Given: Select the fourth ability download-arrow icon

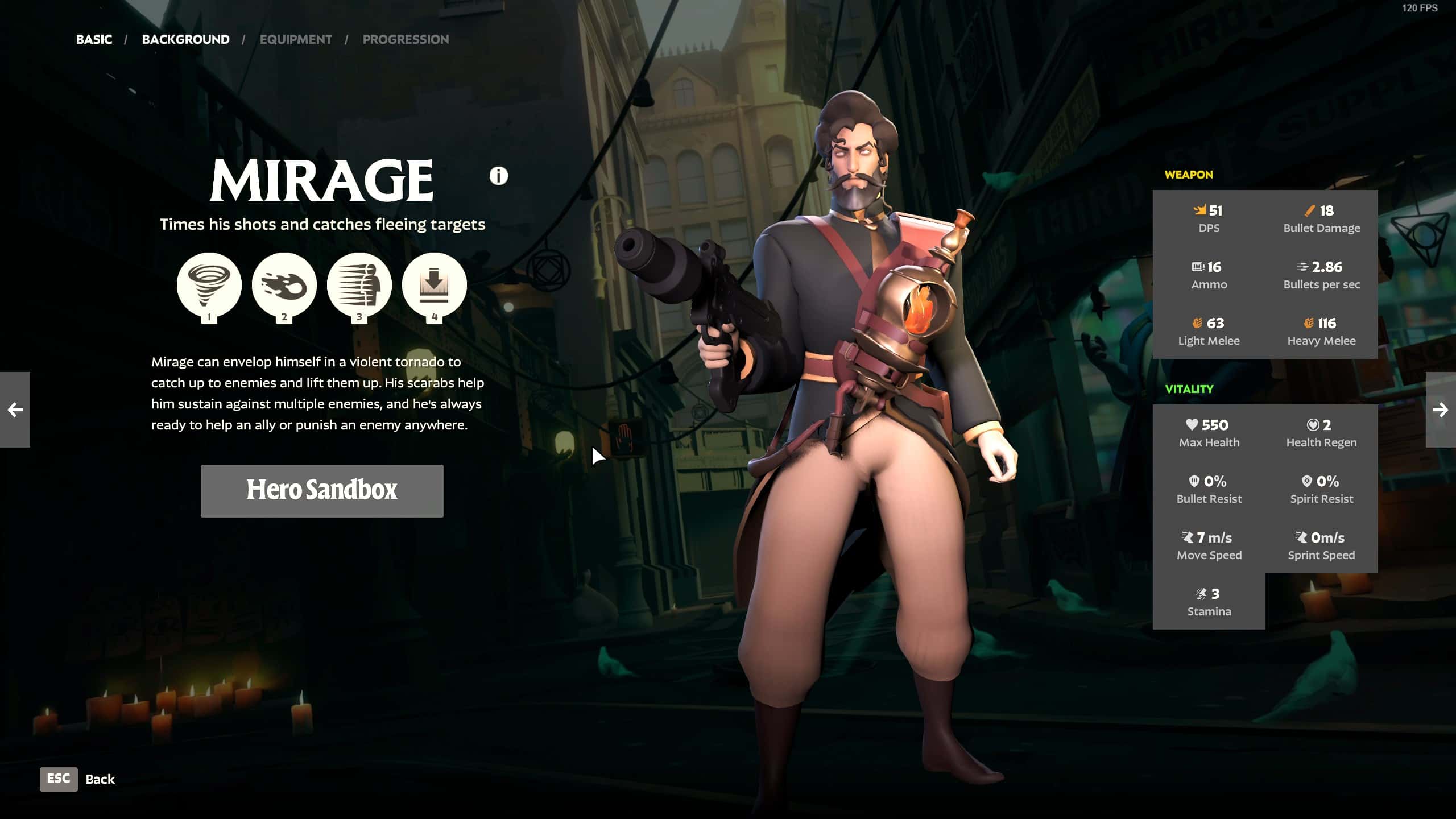Looking at the screenshot, I should (x=434, y=285).
